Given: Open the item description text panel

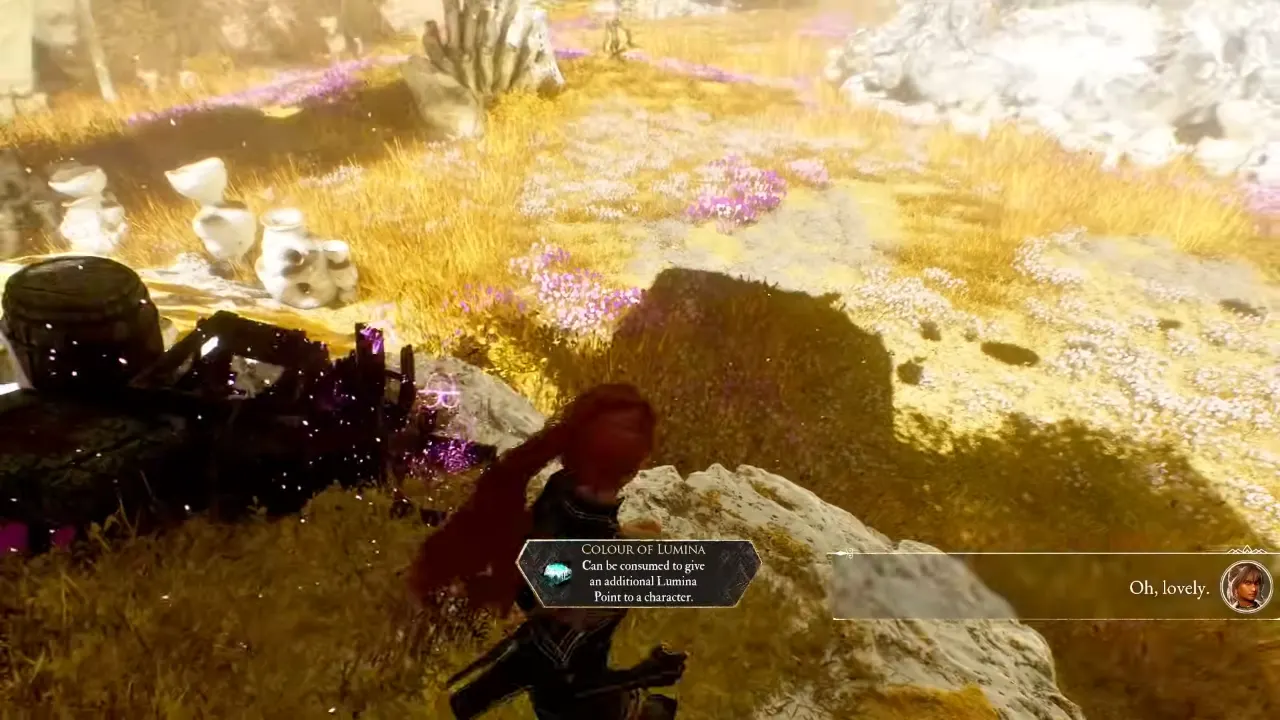Looking at the screenshot, I should click(x=643, y=582).
